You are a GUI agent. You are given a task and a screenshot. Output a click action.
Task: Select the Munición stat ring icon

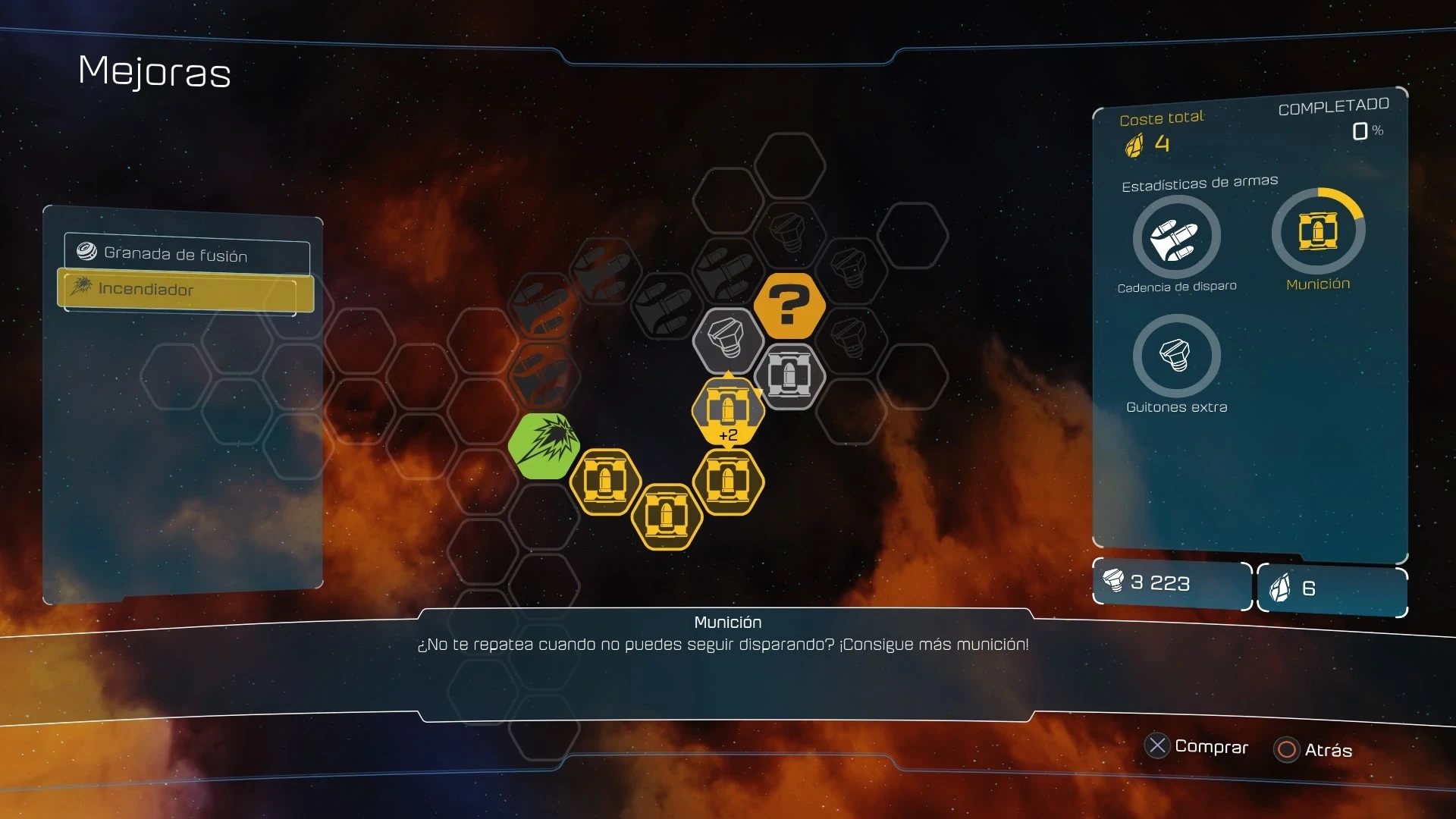(1318, 232)
